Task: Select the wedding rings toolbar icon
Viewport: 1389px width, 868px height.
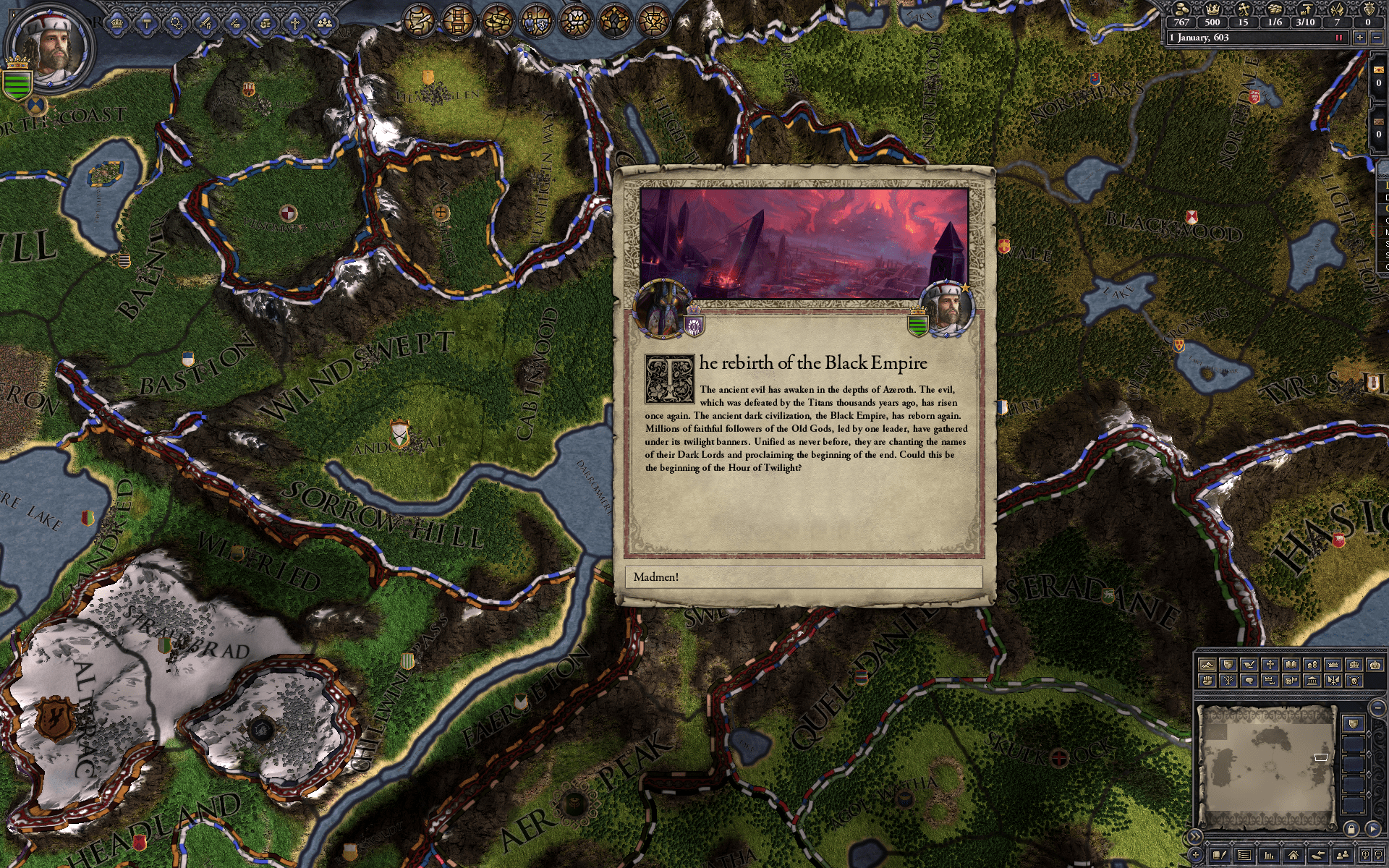Action: coord(496,20)
